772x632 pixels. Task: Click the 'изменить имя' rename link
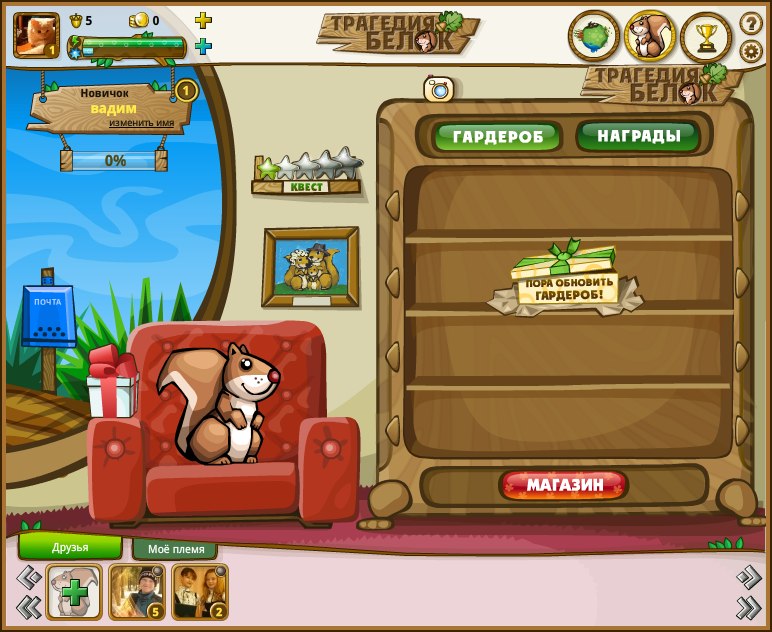point(141,123)
